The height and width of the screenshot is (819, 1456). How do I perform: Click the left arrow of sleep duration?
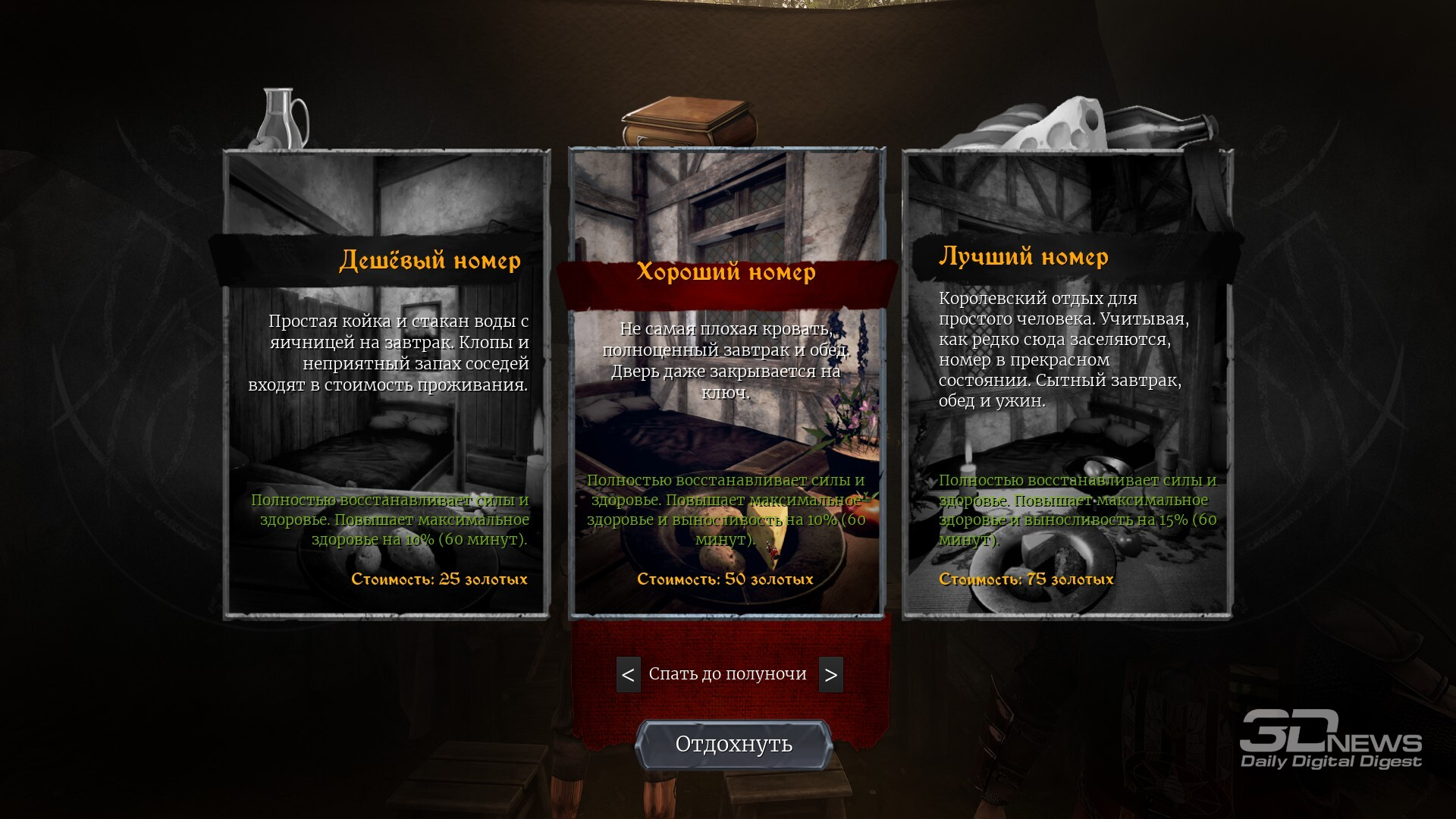coord(628,674)
